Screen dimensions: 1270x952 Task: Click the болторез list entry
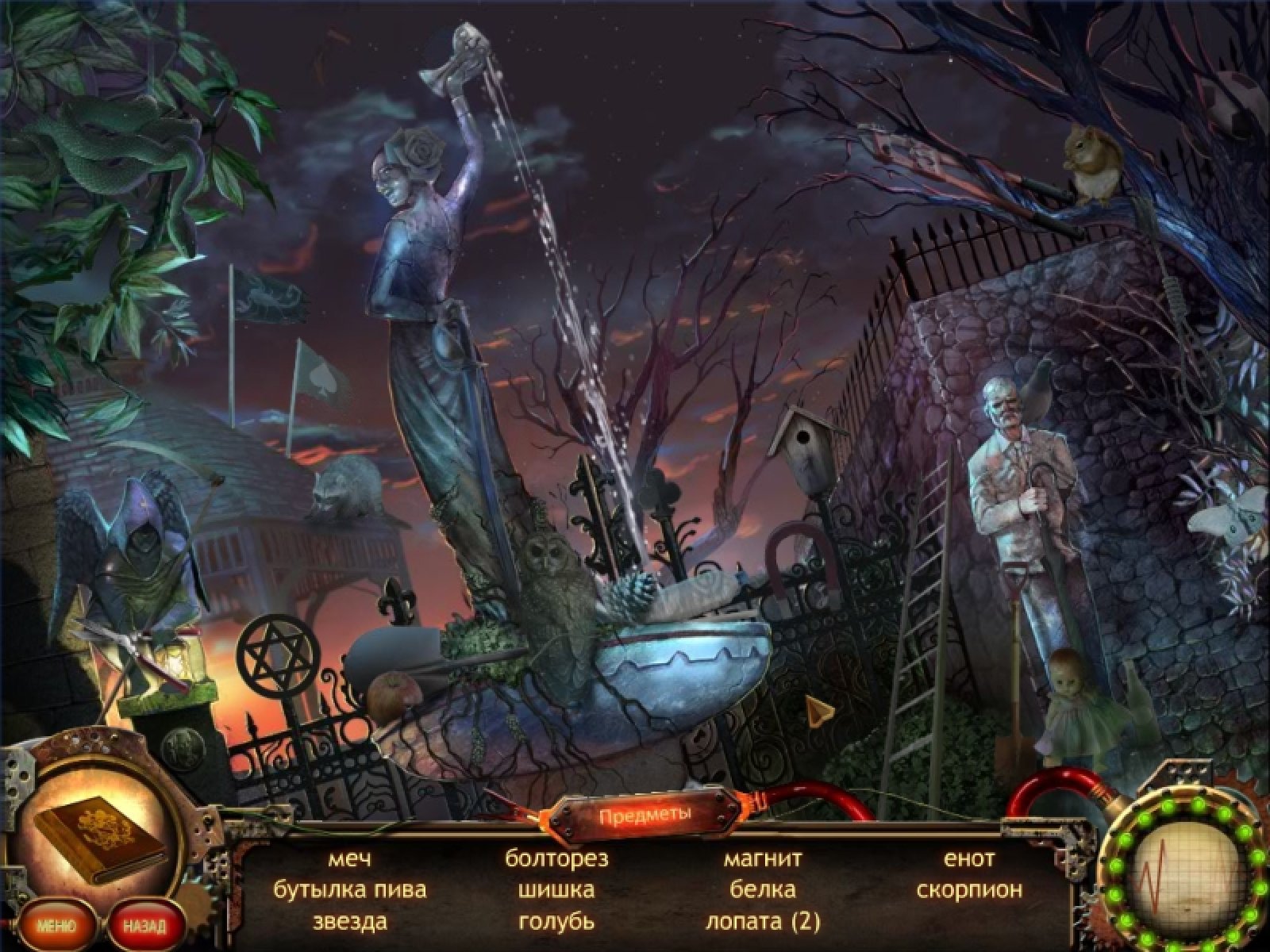[556, 858]
